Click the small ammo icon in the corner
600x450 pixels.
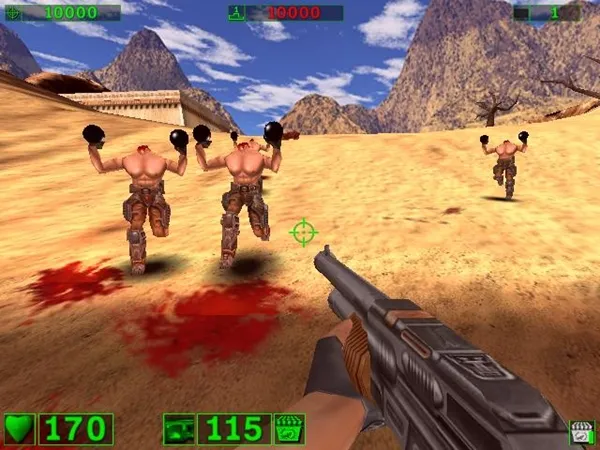click(581, 432)
